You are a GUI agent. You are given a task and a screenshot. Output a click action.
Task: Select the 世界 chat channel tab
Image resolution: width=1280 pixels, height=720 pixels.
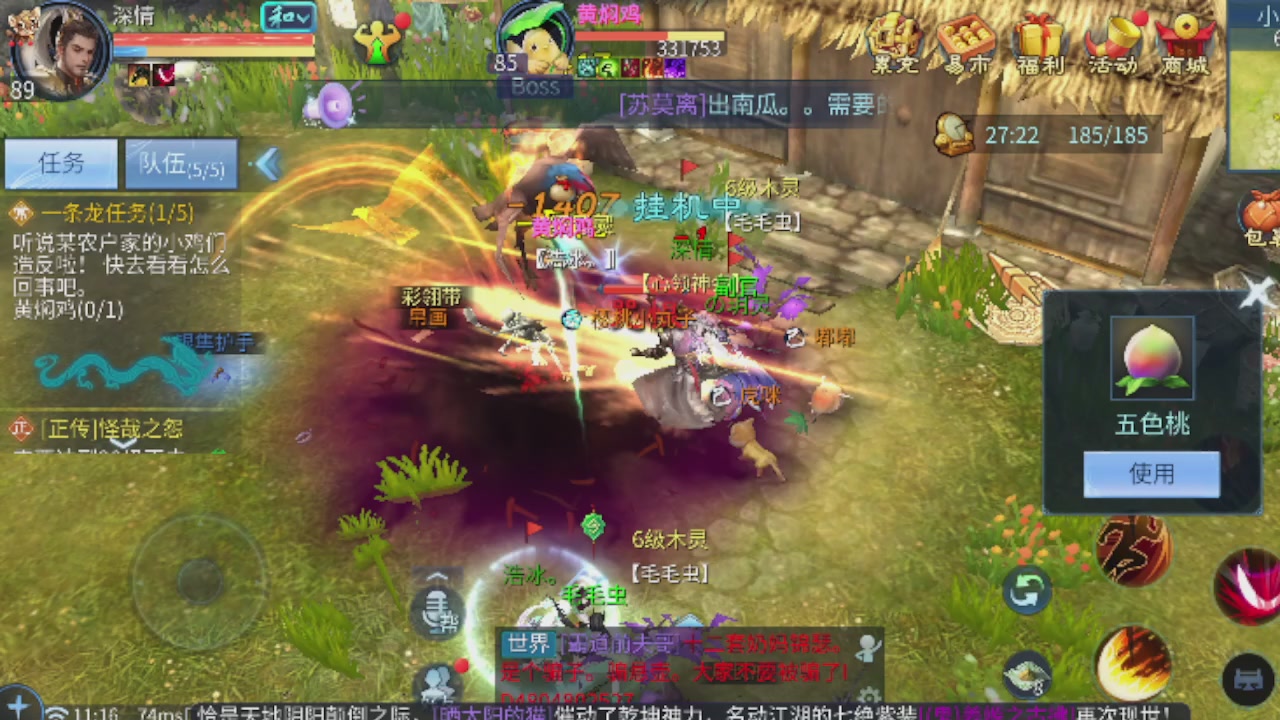[x=527, y=645]
